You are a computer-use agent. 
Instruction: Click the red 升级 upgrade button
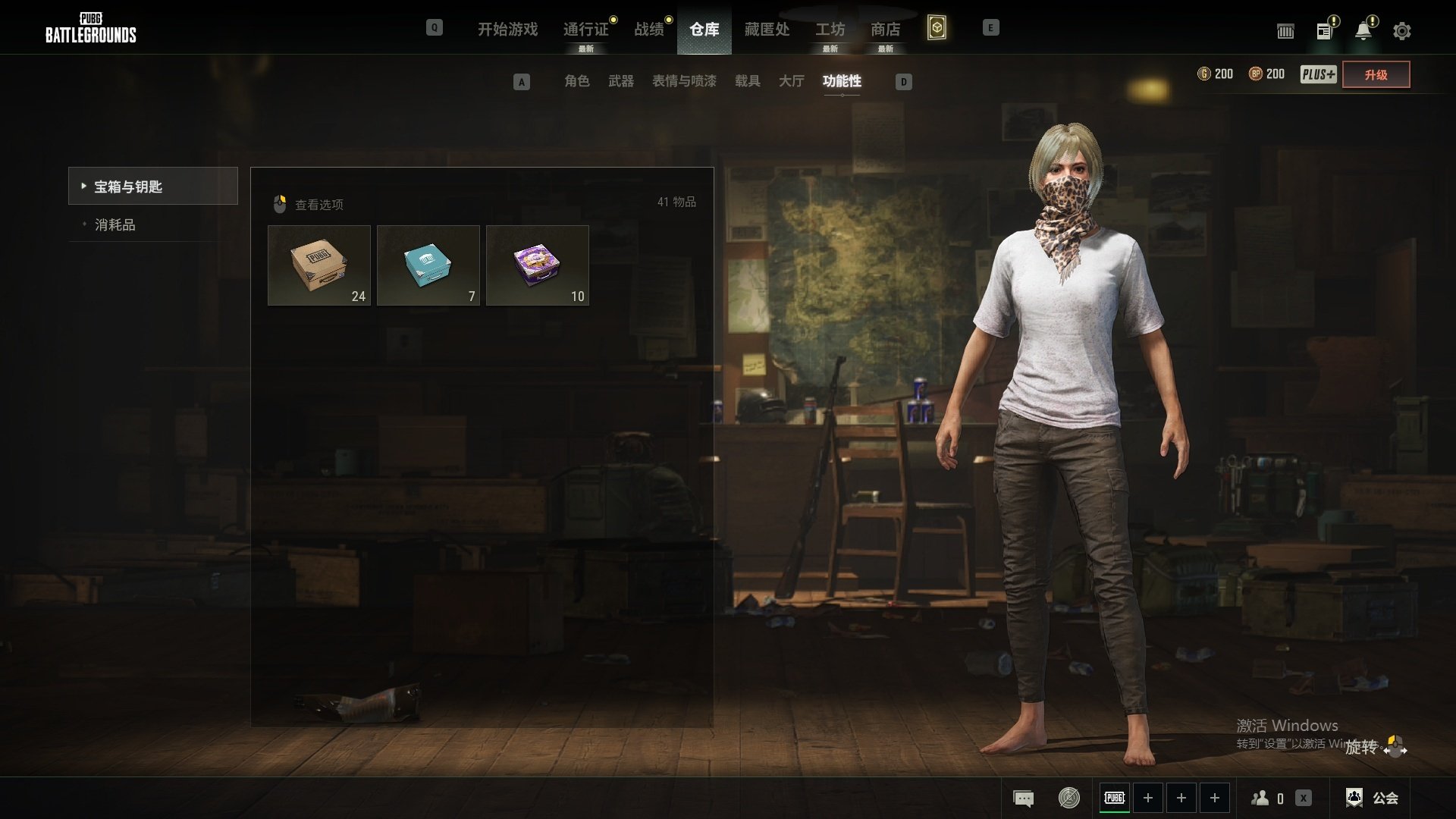click(1376, 75)
